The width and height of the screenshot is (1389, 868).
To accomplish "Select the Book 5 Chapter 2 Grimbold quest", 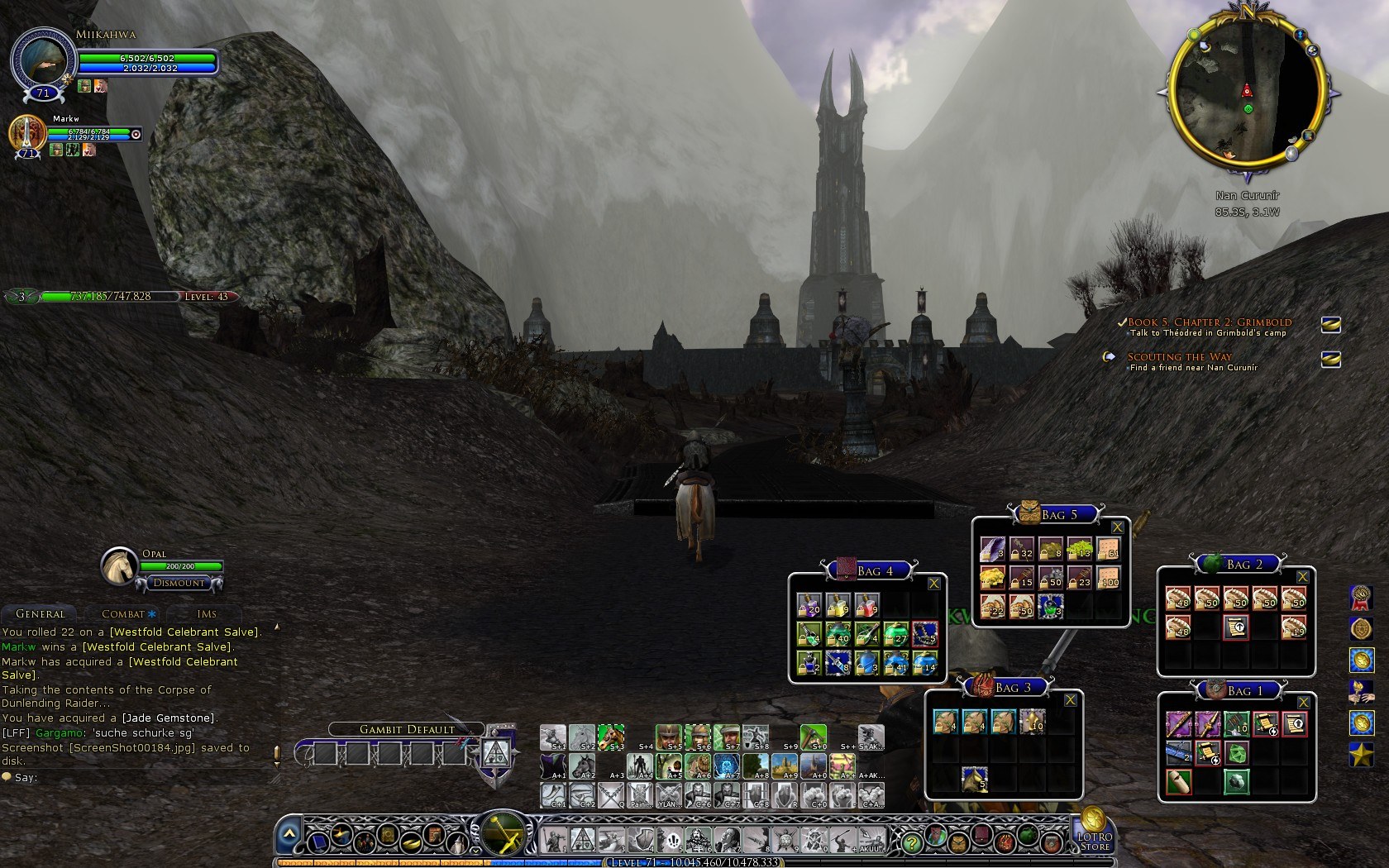I will pyautogui.click(x=1210, y=322).
